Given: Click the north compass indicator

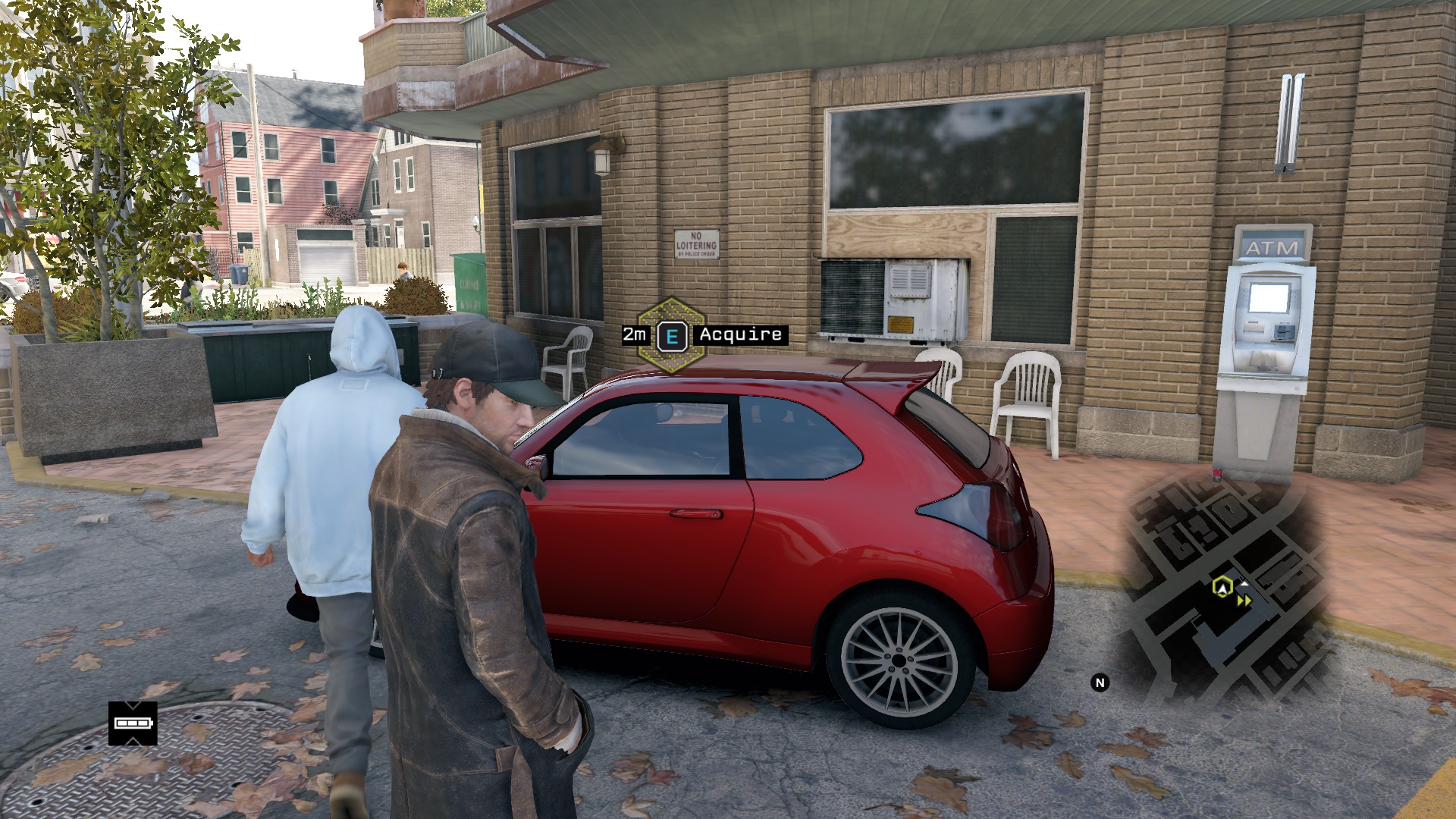Looking at the screenshot, I should coord(1100,682).
